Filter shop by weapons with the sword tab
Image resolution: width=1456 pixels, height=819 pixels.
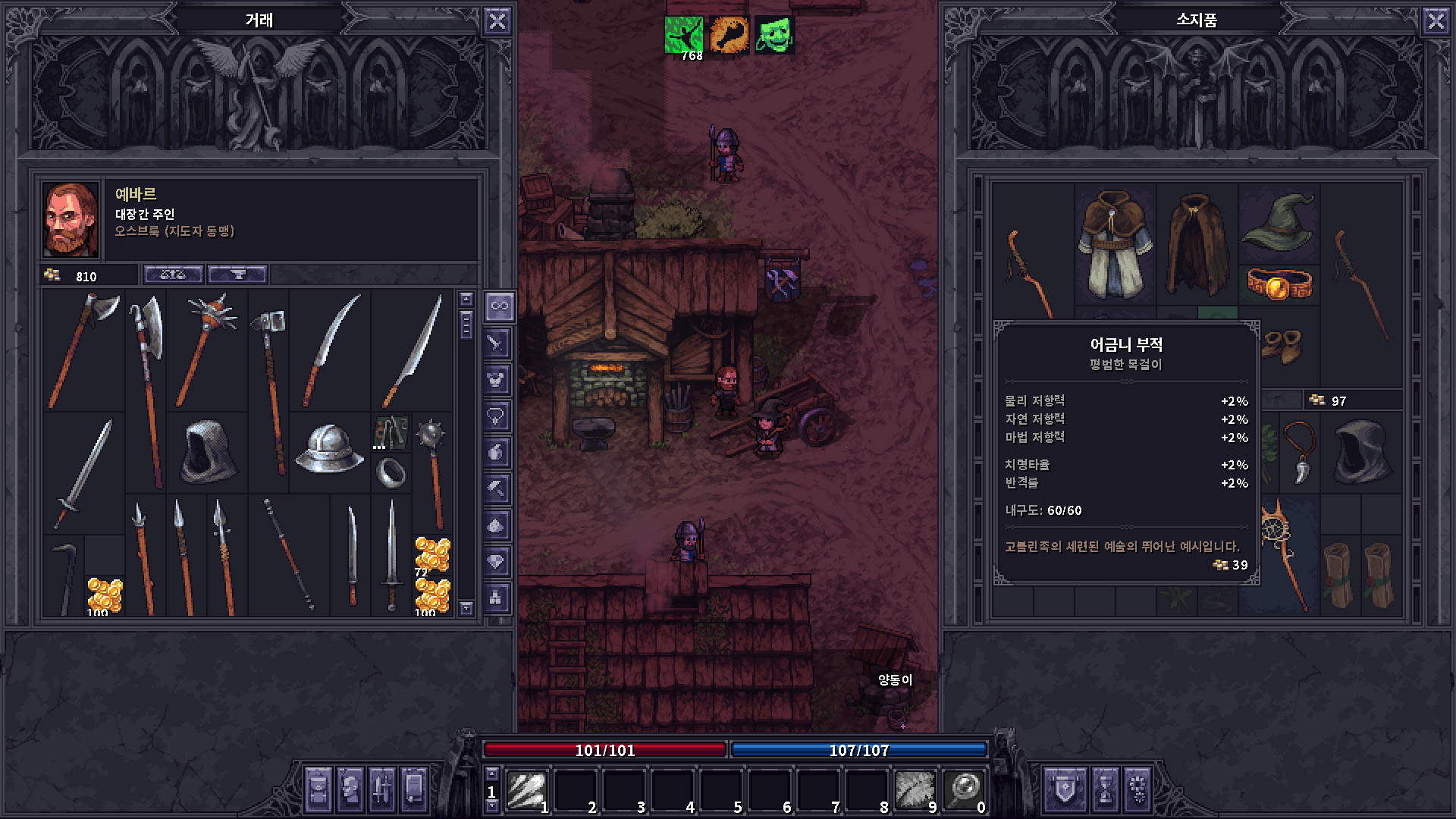click(x=498, y=343)
